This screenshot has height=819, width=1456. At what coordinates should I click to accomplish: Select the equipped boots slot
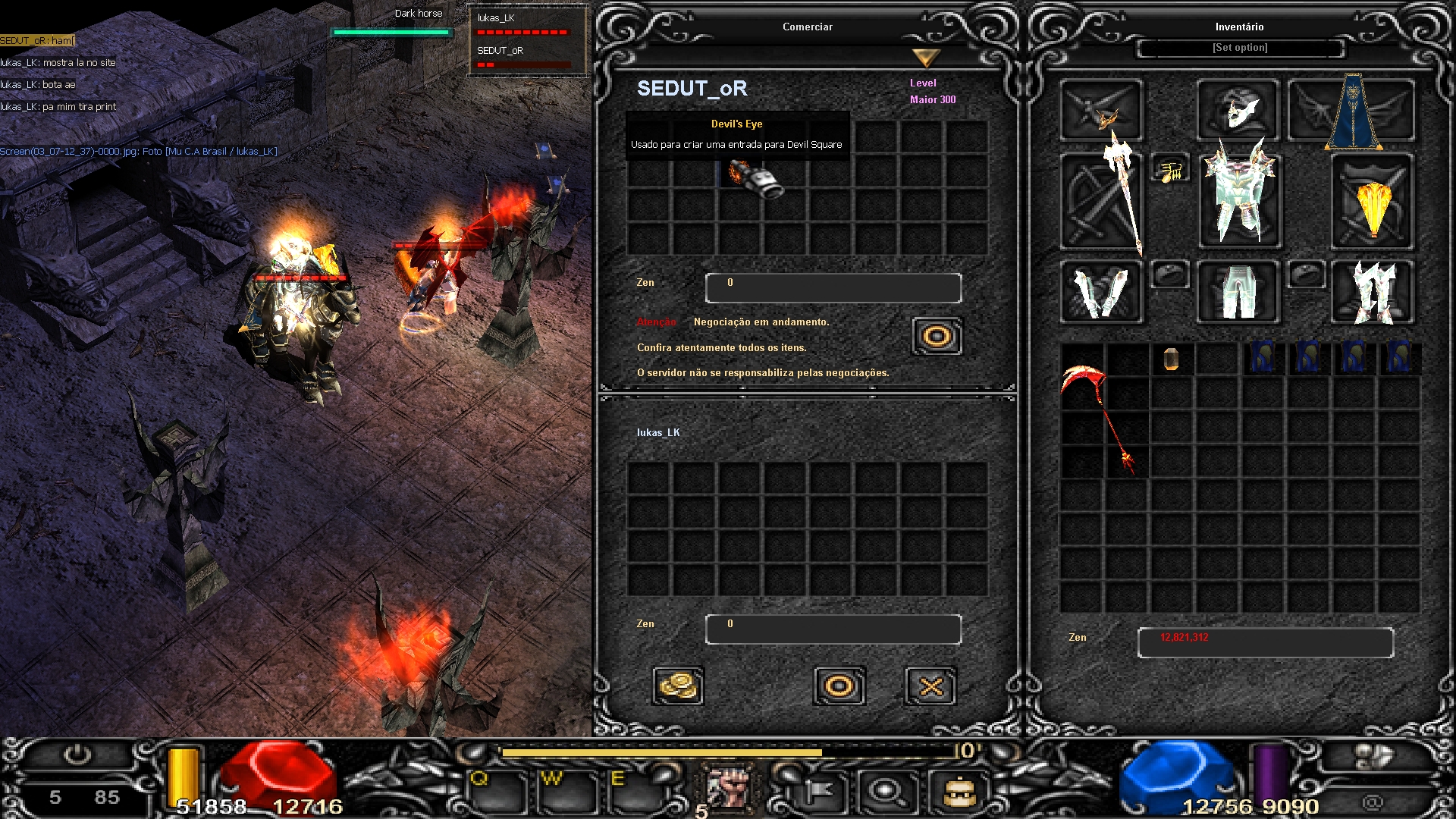(1373, 293)
